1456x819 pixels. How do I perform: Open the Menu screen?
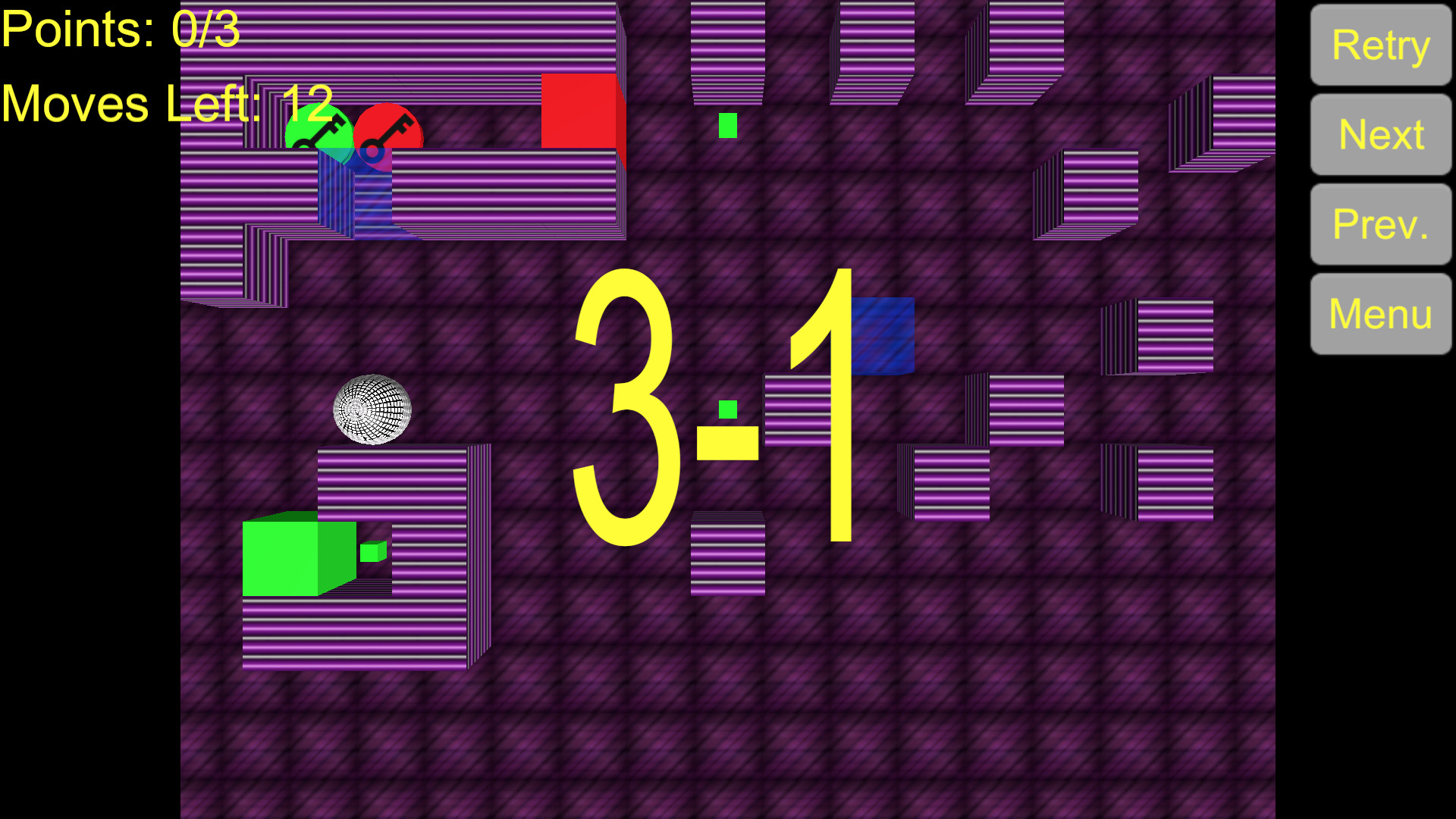point(1379,312)
